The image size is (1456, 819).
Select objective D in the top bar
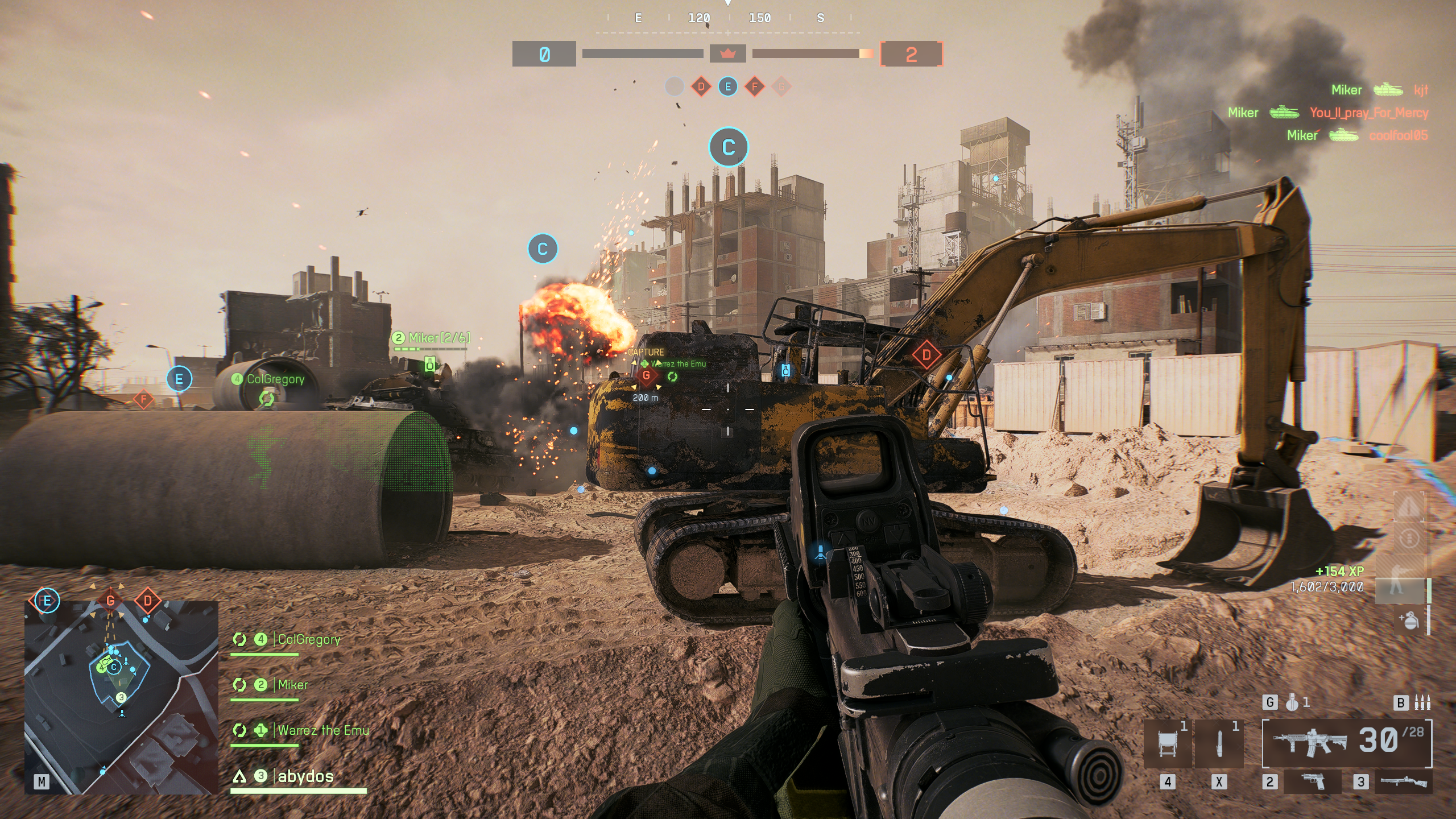(701, 87)
